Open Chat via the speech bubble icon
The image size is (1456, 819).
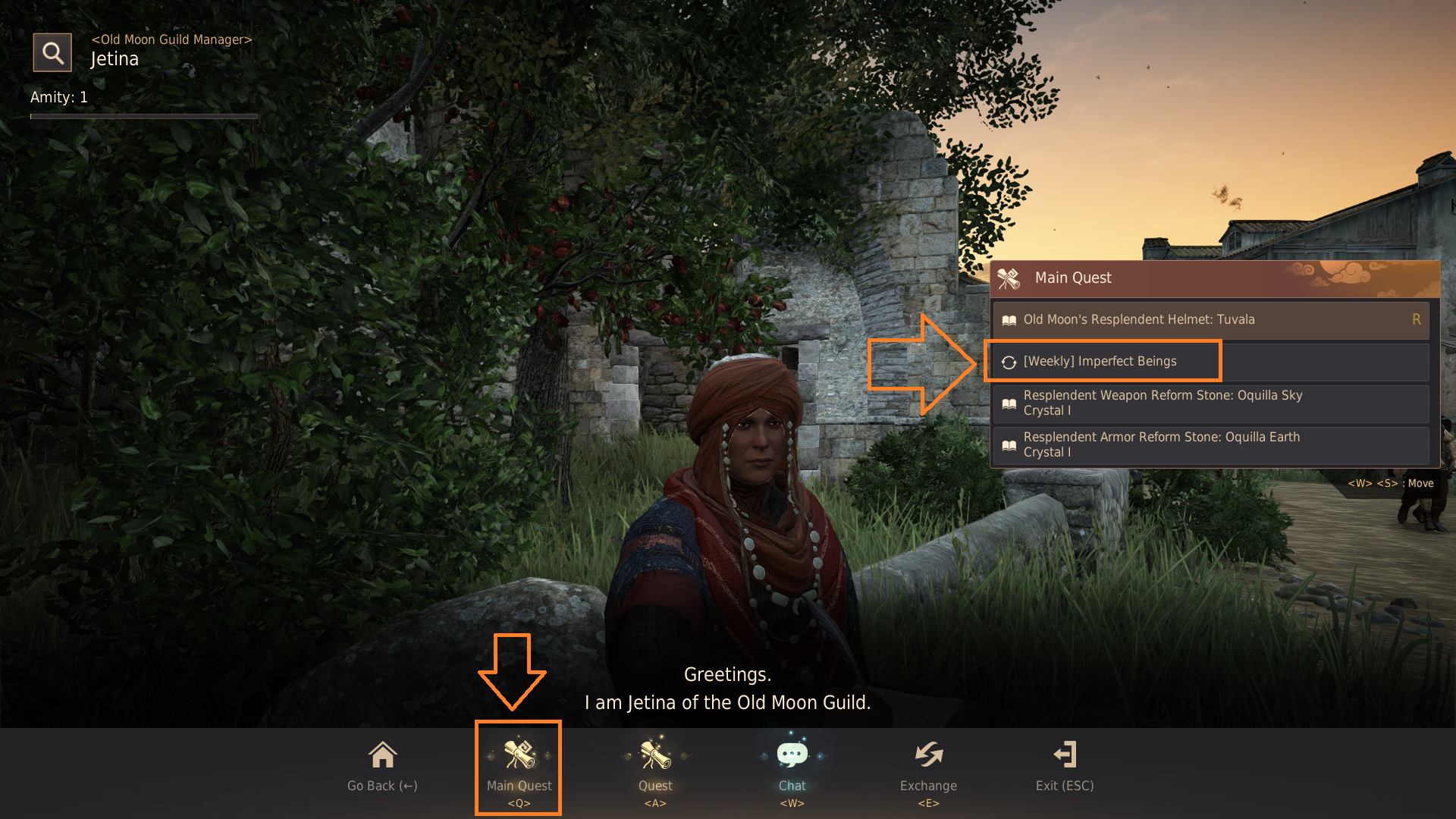792,755
